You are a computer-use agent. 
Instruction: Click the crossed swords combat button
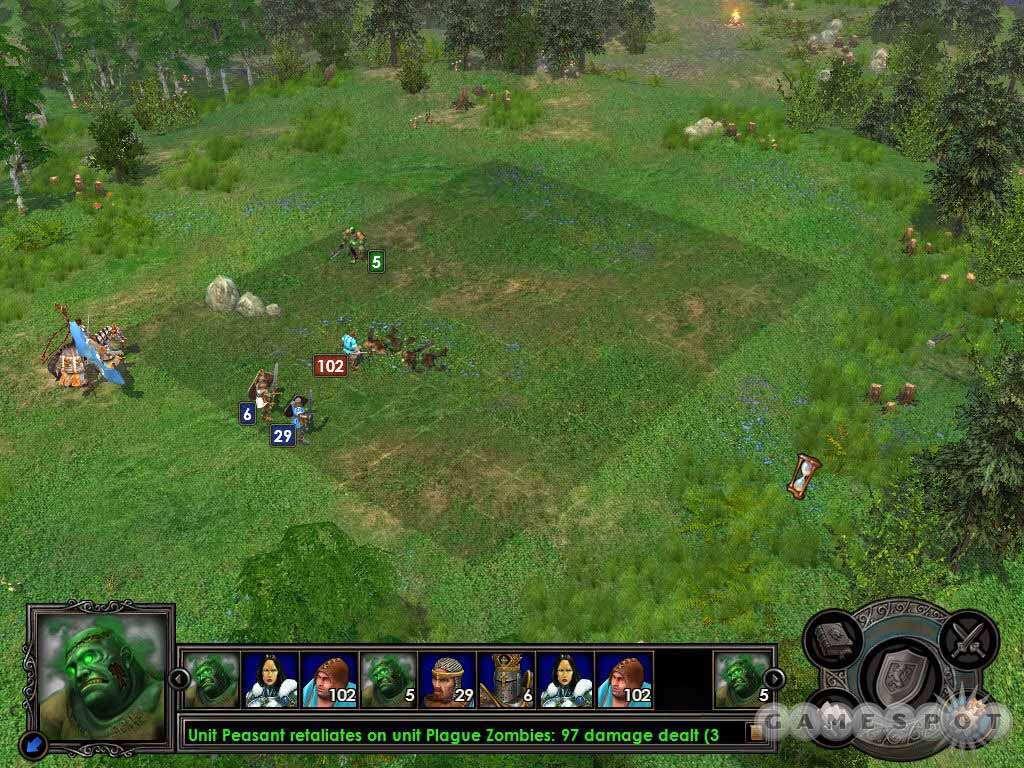(968, 639)
